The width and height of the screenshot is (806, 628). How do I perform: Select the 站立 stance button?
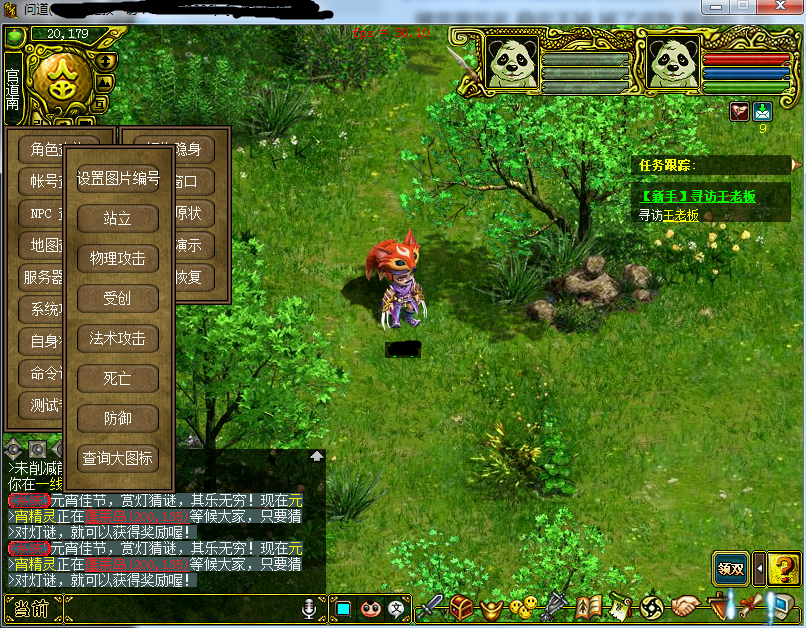118,218
